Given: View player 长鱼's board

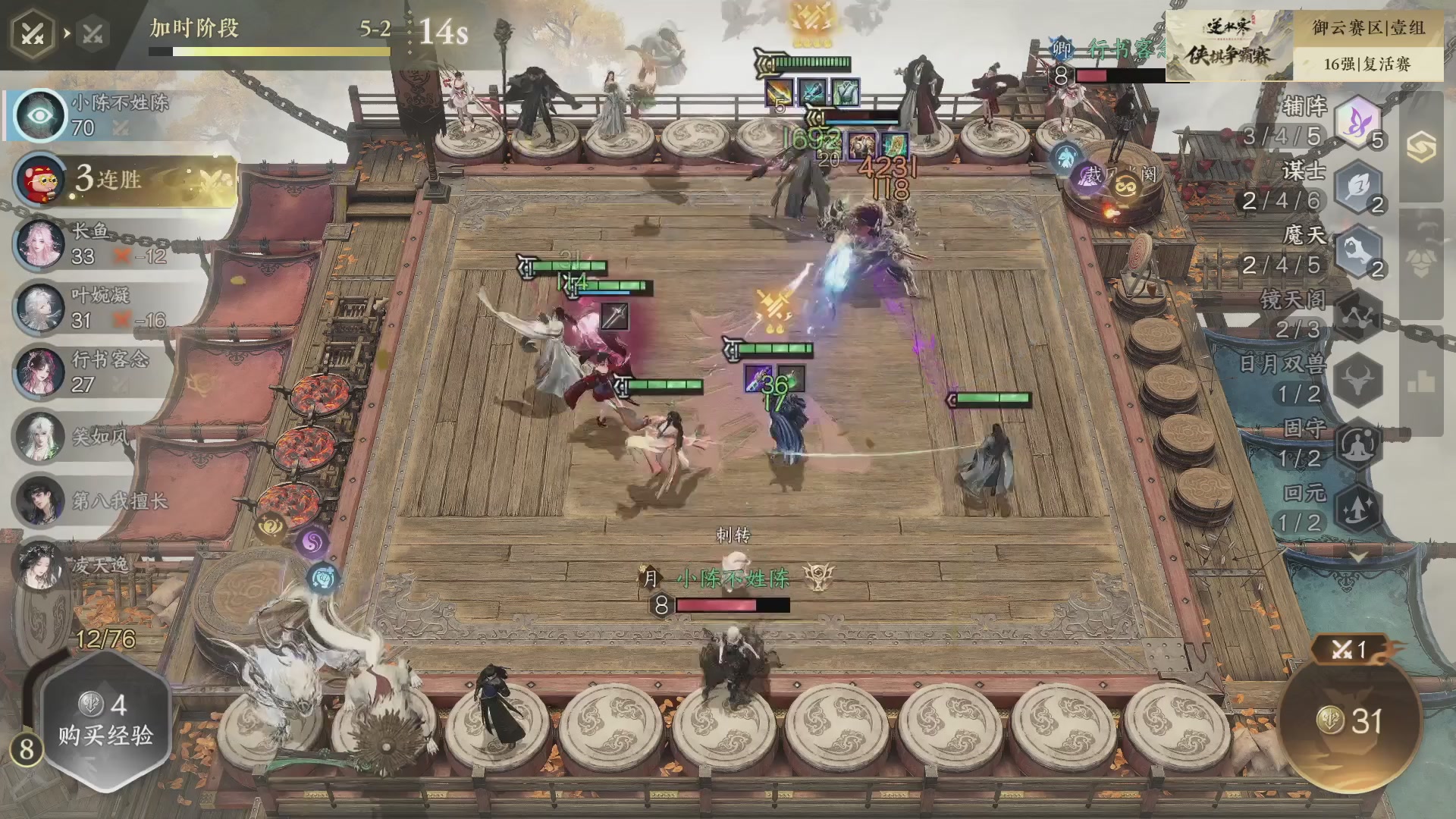Looking at the screenshot, I should tap(91, 243).
